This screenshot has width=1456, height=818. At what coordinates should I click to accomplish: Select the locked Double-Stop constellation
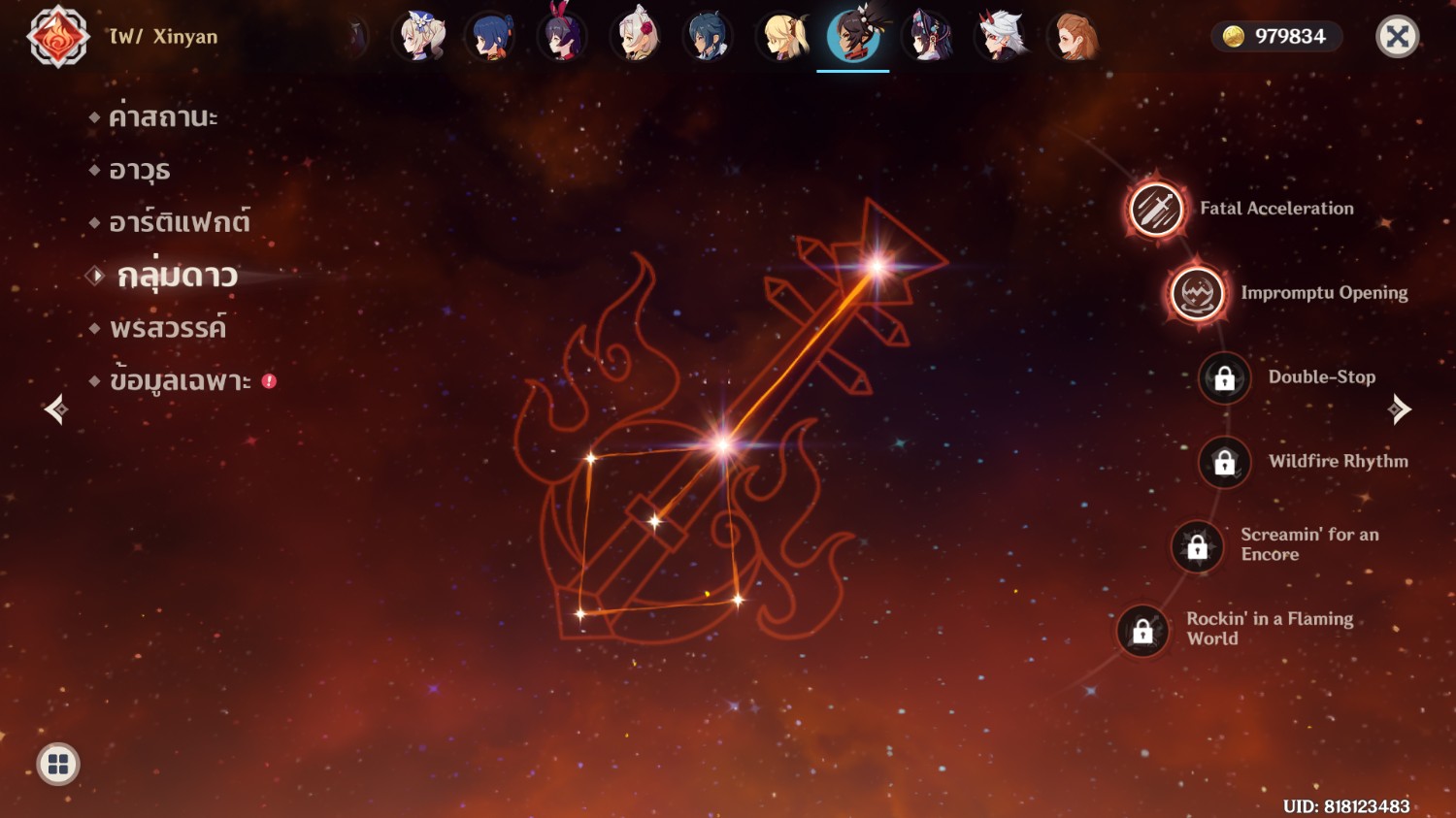click(x=1224, y=377)
